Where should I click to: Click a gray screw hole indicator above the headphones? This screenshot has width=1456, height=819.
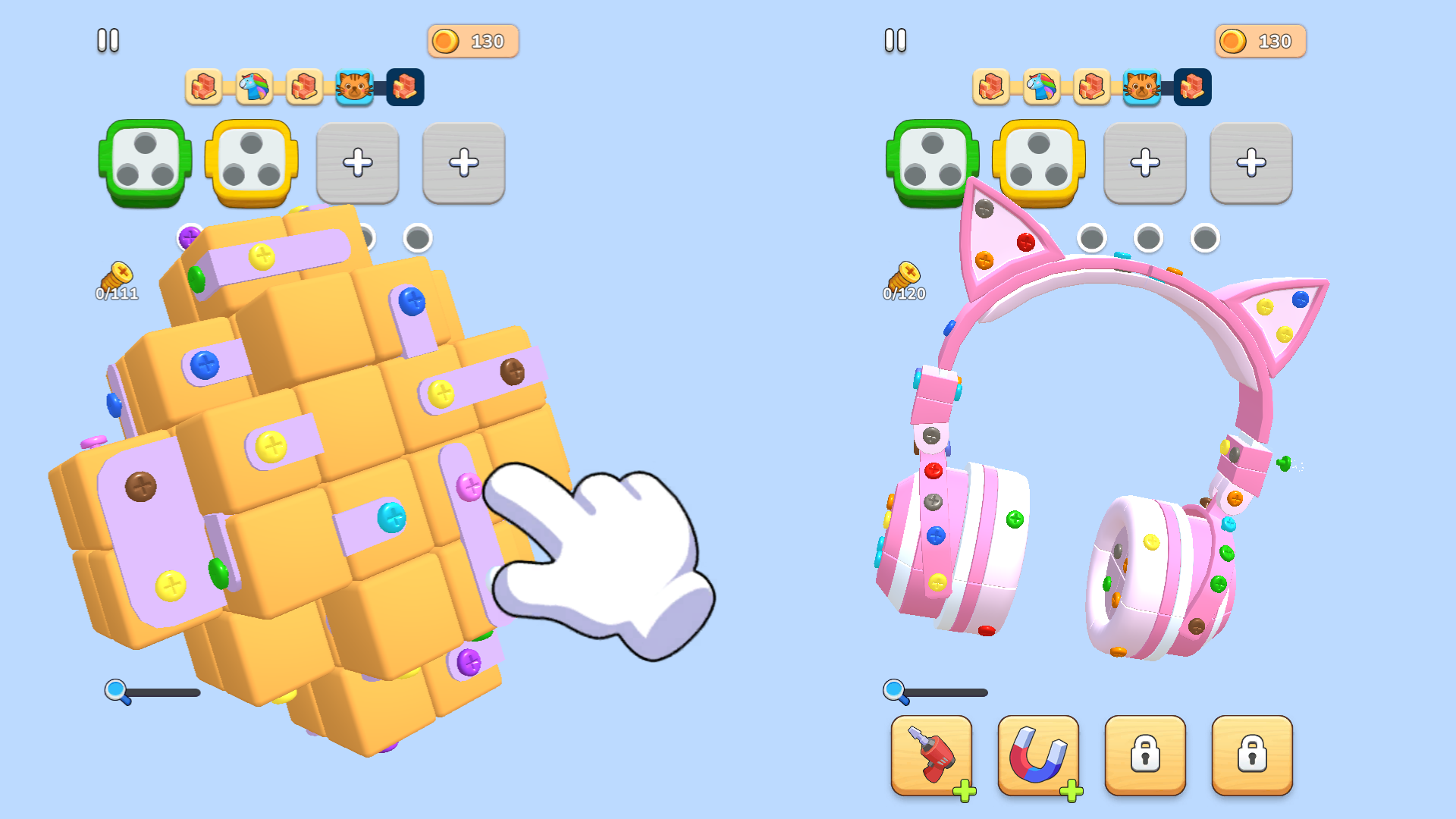(1093, 237)
